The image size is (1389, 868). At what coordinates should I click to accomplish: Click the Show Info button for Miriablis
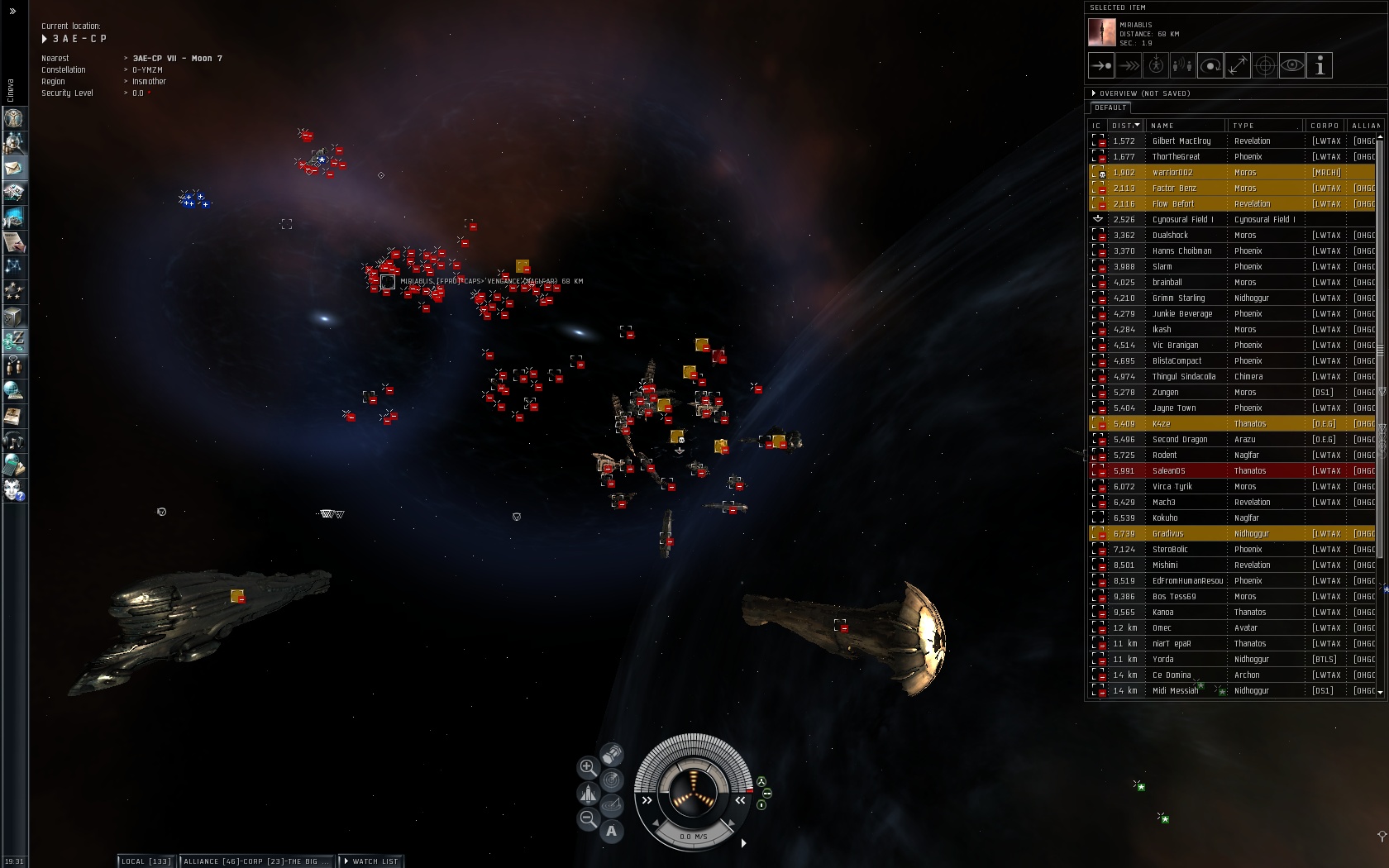[1320, 66]
